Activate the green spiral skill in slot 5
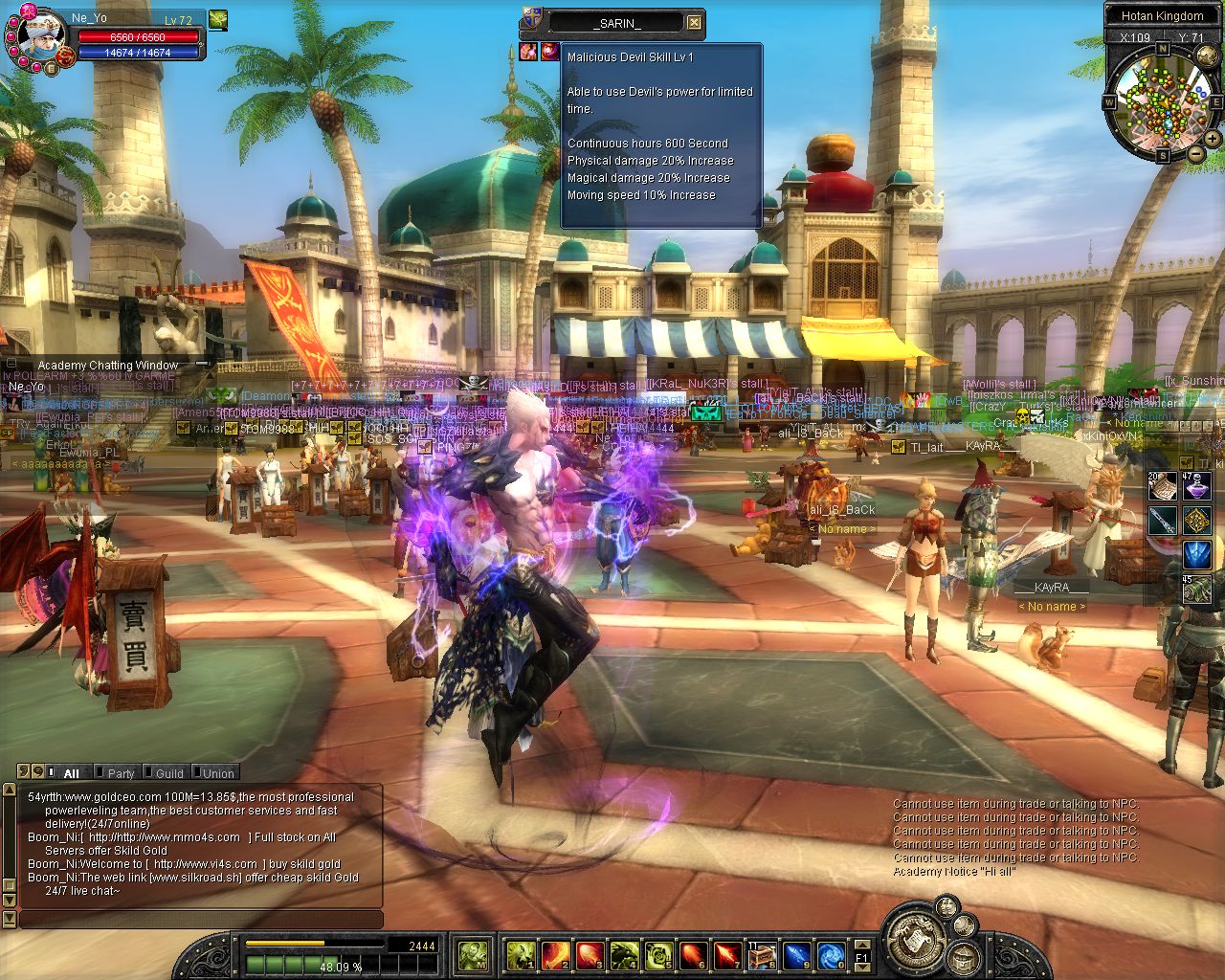Image resolution: width=1225 pixels, height=980 pixels. point(658,955)
